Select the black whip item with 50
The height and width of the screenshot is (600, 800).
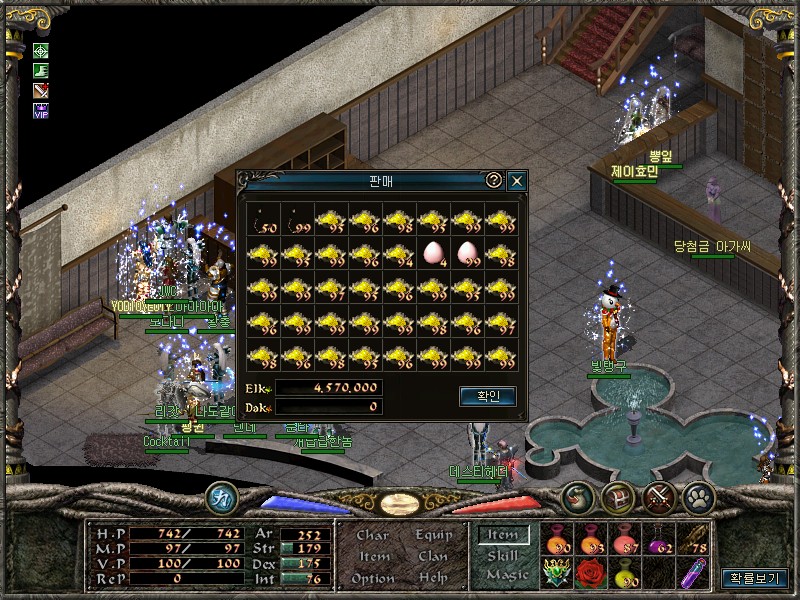coord(263,219)
